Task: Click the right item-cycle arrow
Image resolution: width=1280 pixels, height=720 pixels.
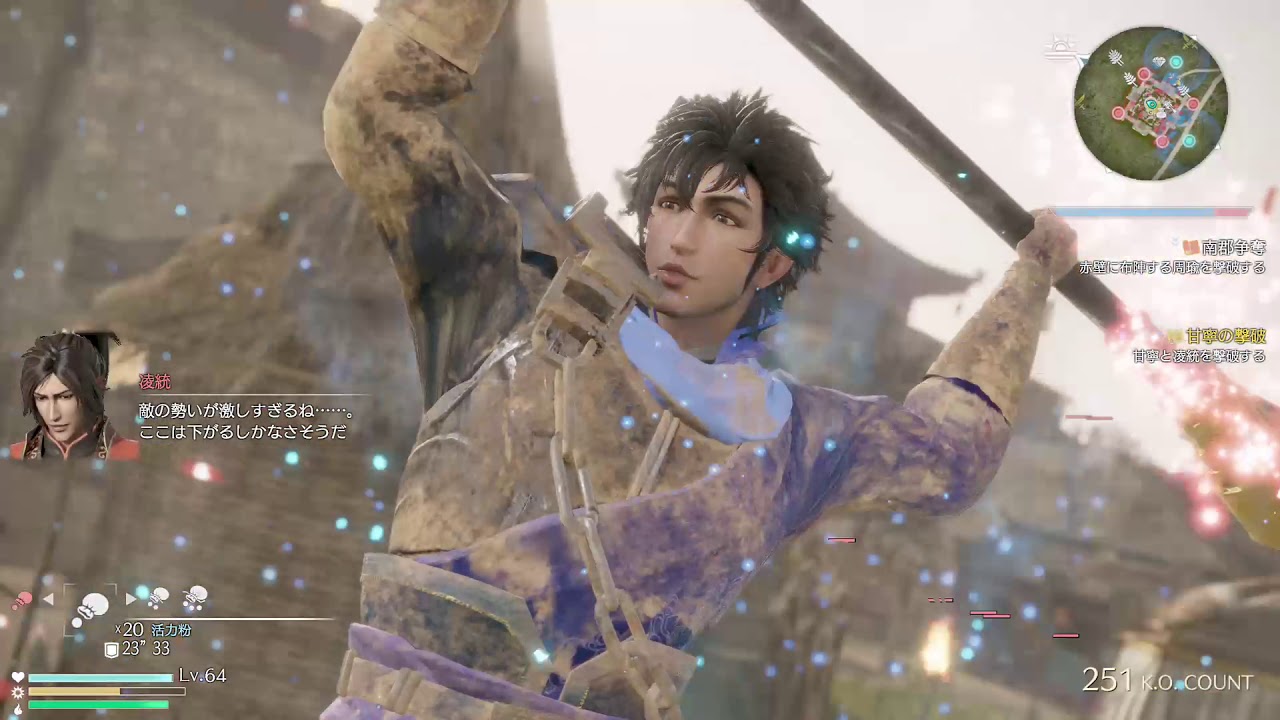Action: point(130,599)
